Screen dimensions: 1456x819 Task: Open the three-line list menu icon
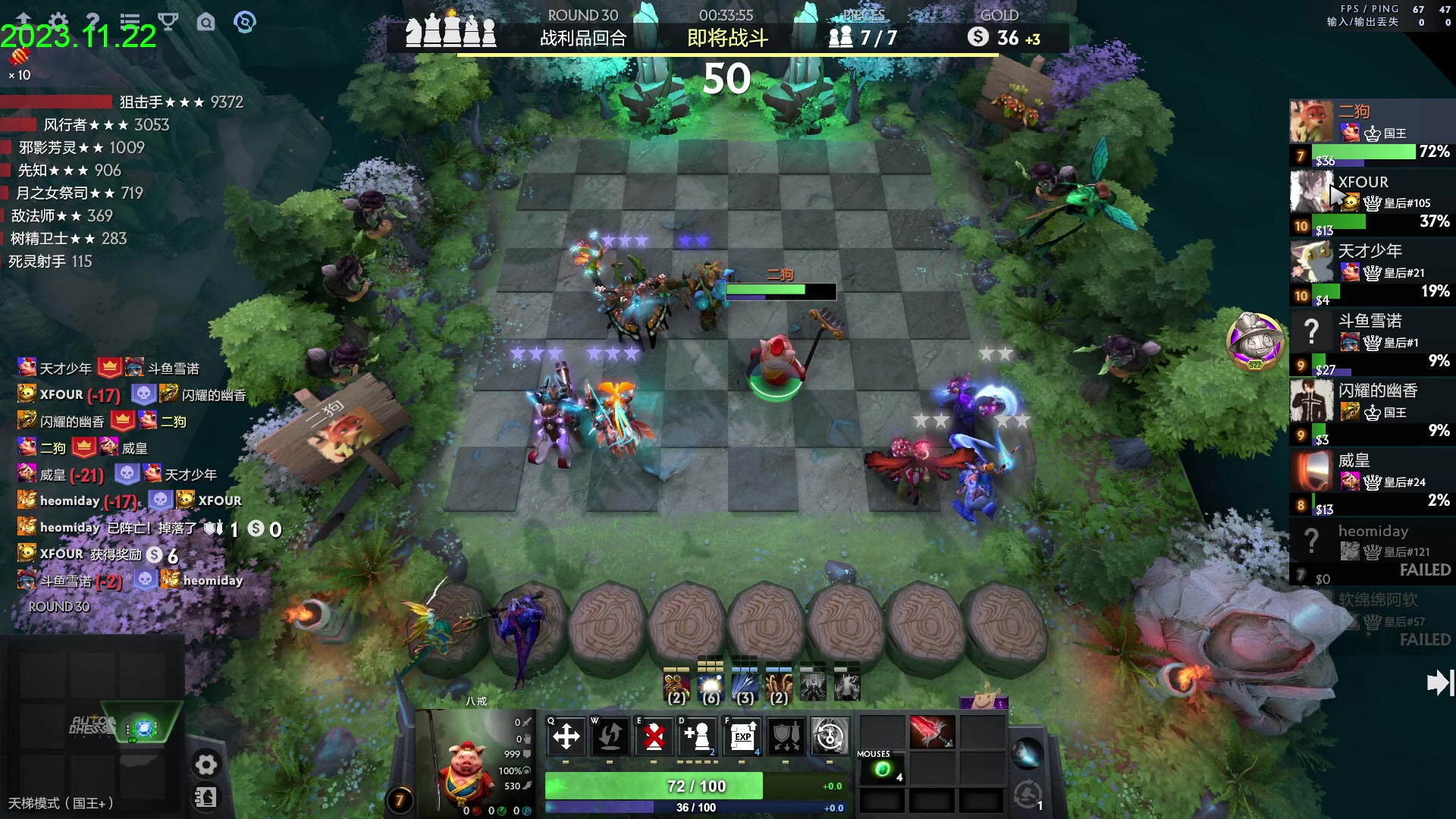point(130,21)
